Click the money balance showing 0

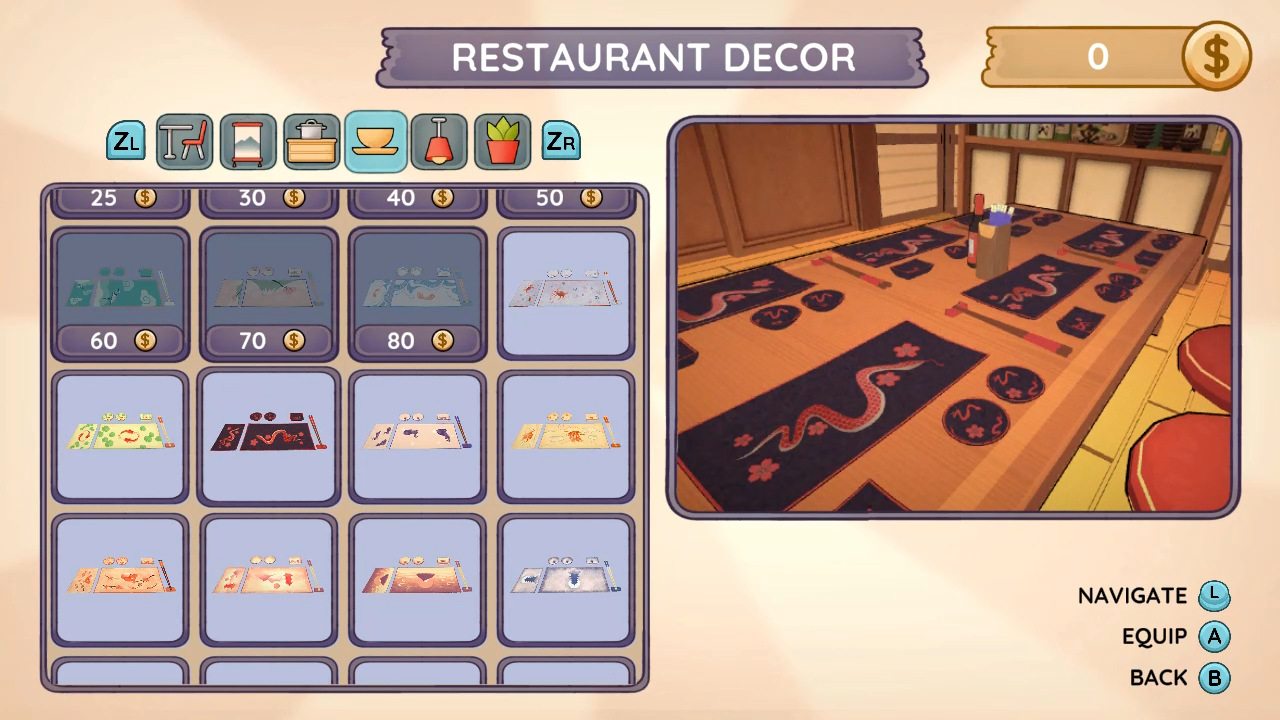(x=1097, y=57)
